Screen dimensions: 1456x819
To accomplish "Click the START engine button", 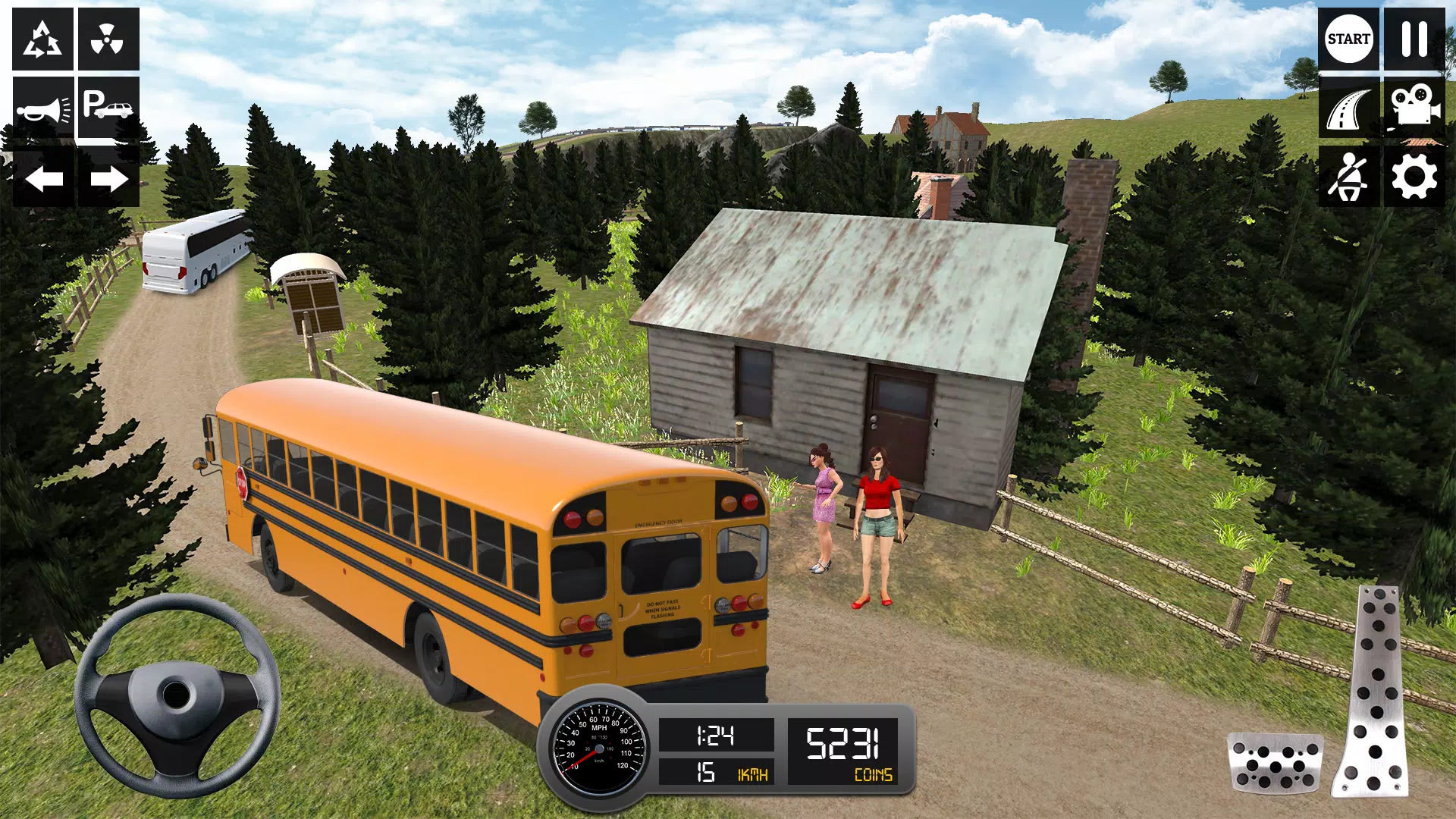I will point(1348,39).
